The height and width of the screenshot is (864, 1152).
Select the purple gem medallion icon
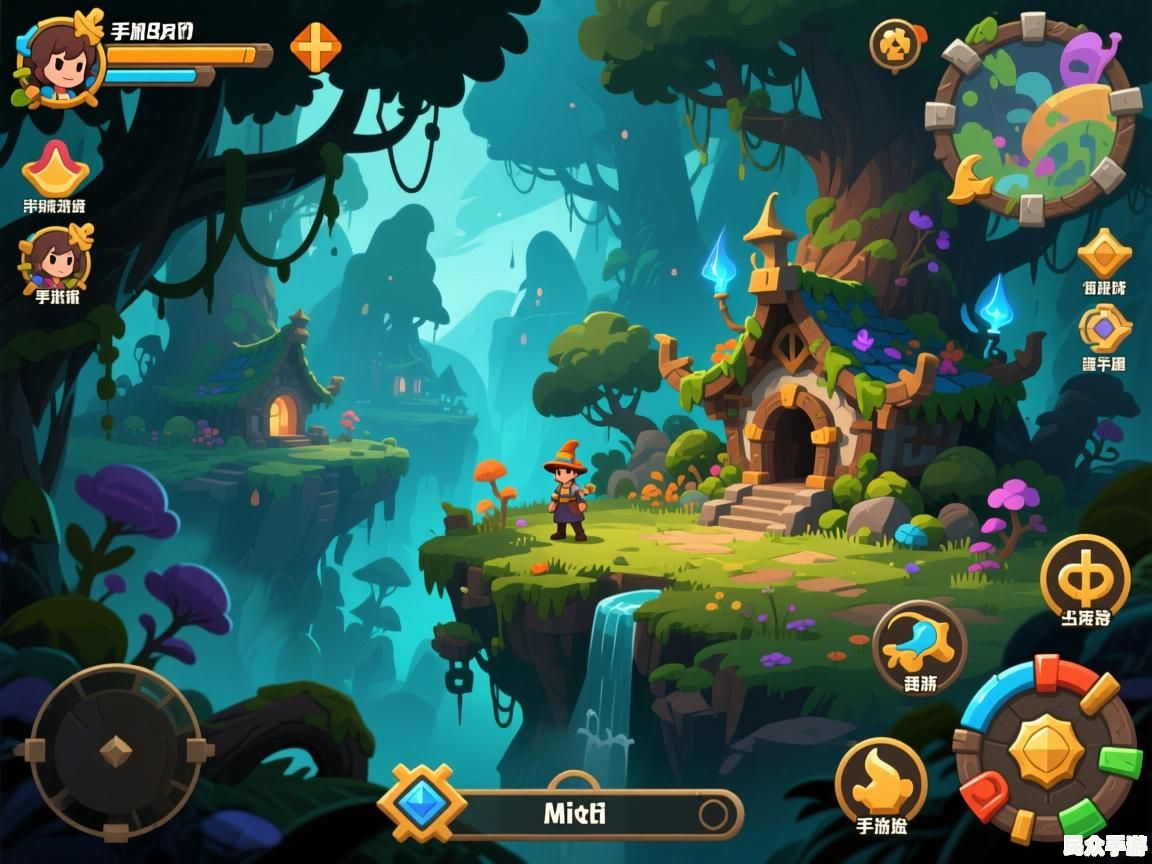[1104, 328]
